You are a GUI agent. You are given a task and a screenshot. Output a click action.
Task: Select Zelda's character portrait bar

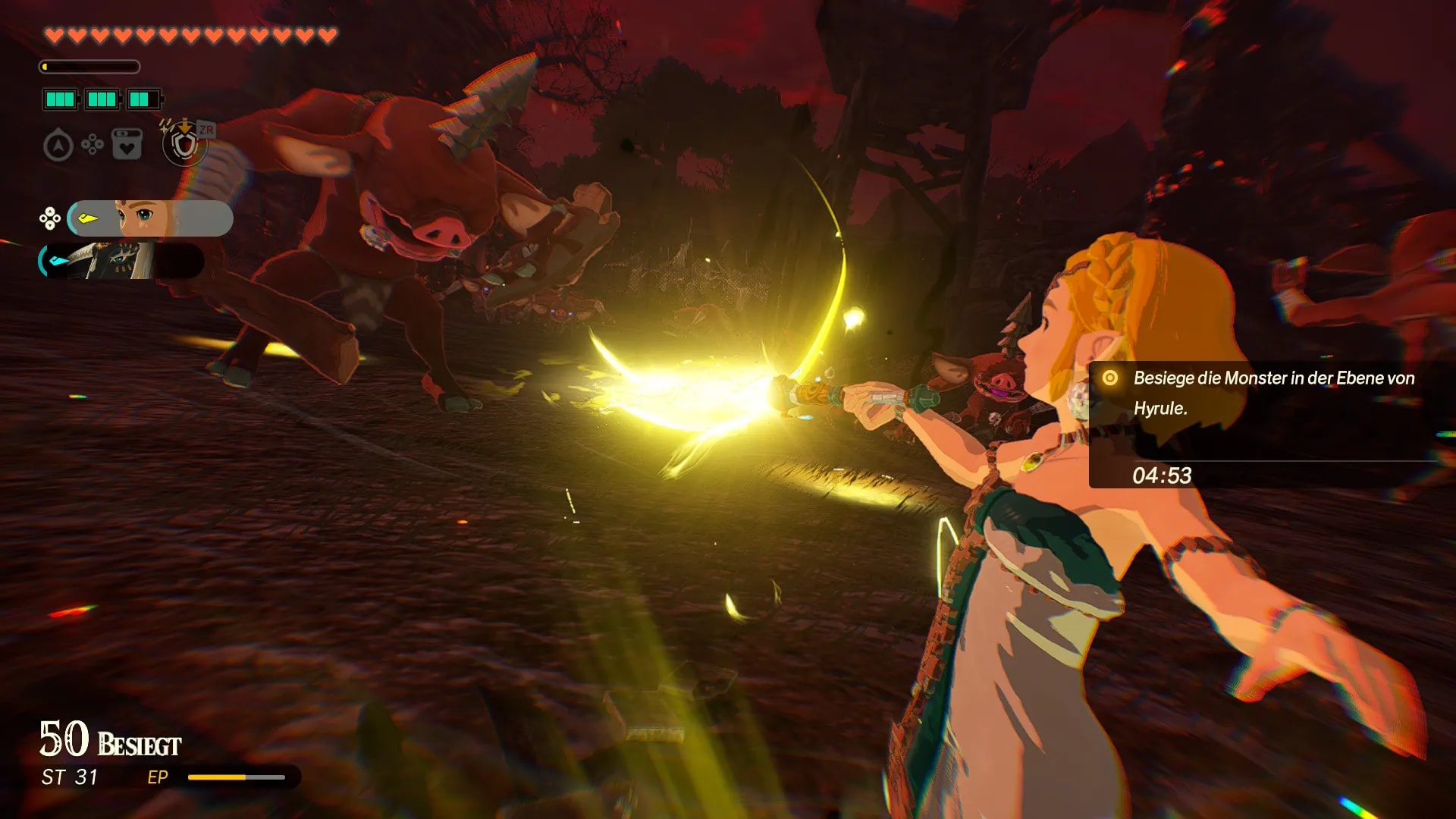click(150, 218)
